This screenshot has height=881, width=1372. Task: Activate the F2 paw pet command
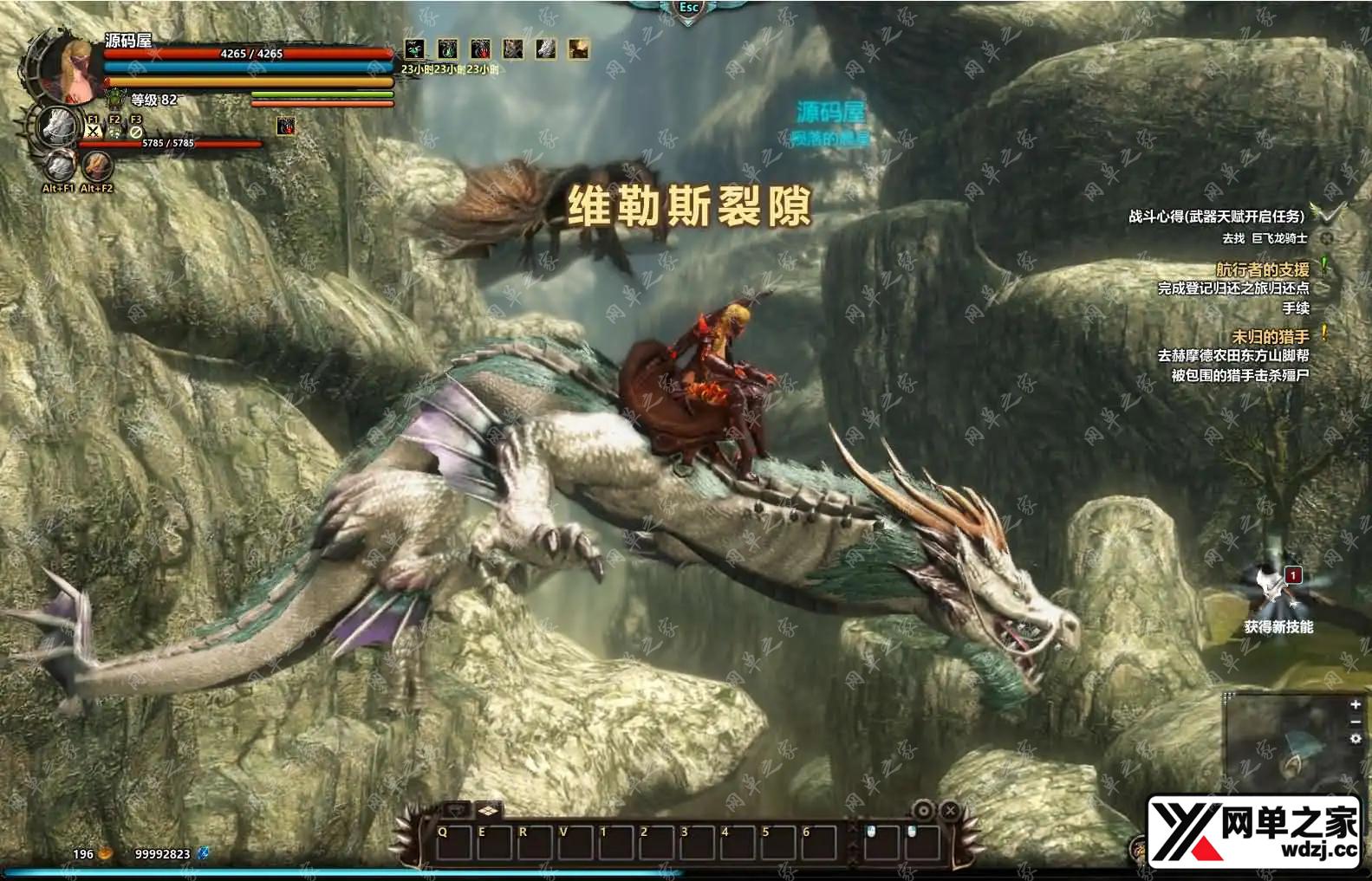click(x=114, y=132)
